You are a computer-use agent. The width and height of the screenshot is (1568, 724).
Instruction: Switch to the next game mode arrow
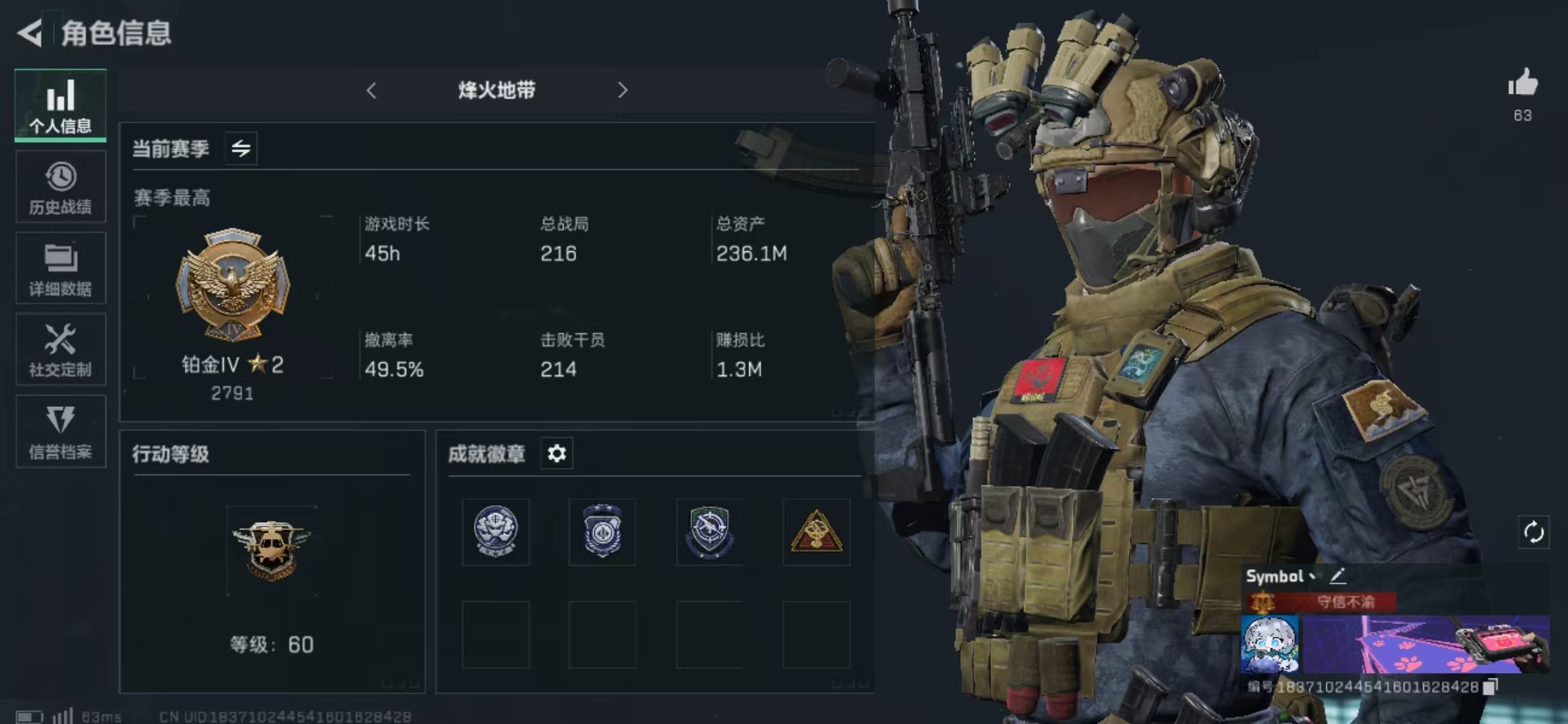(x=623, y=90)
